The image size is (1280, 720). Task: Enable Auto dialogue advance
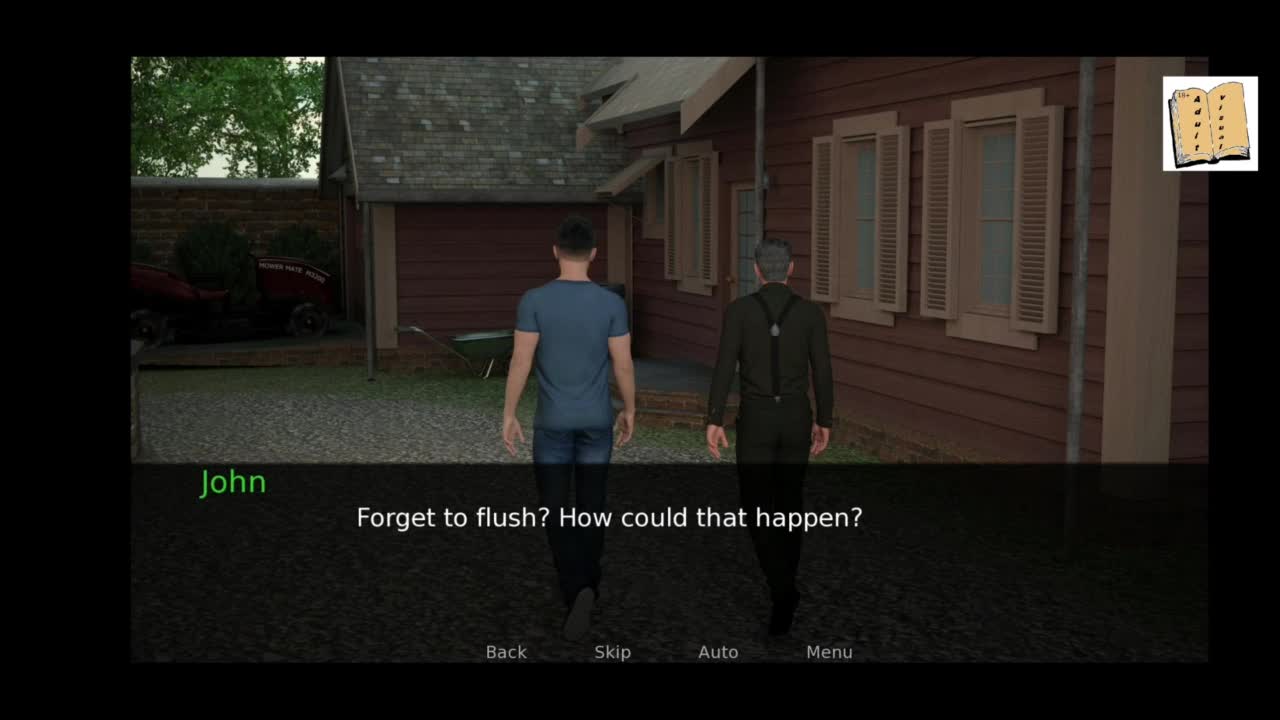point(718,652)
